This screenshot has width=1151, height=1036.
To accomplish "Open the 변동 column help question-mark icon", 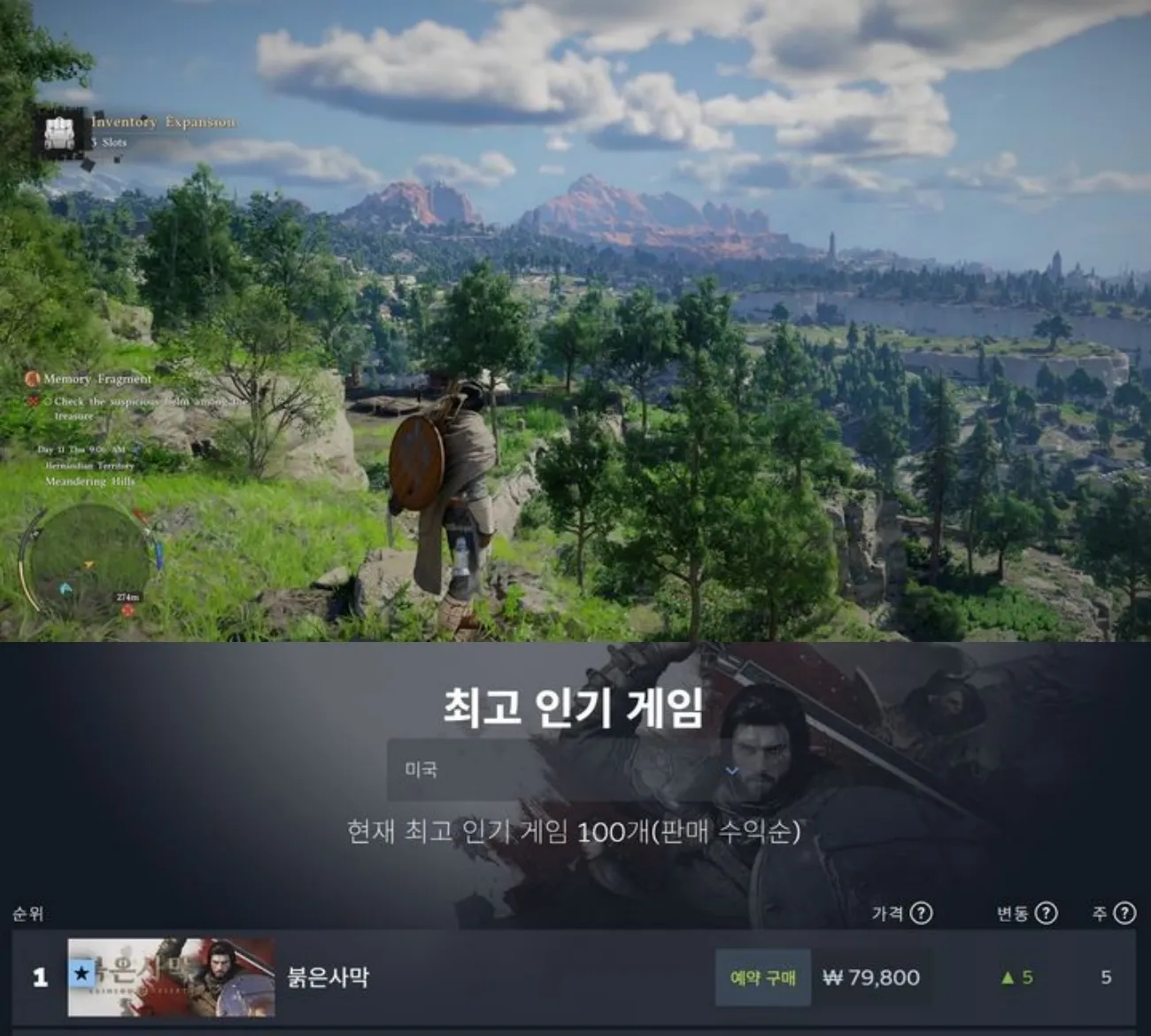I will 1047,913.
